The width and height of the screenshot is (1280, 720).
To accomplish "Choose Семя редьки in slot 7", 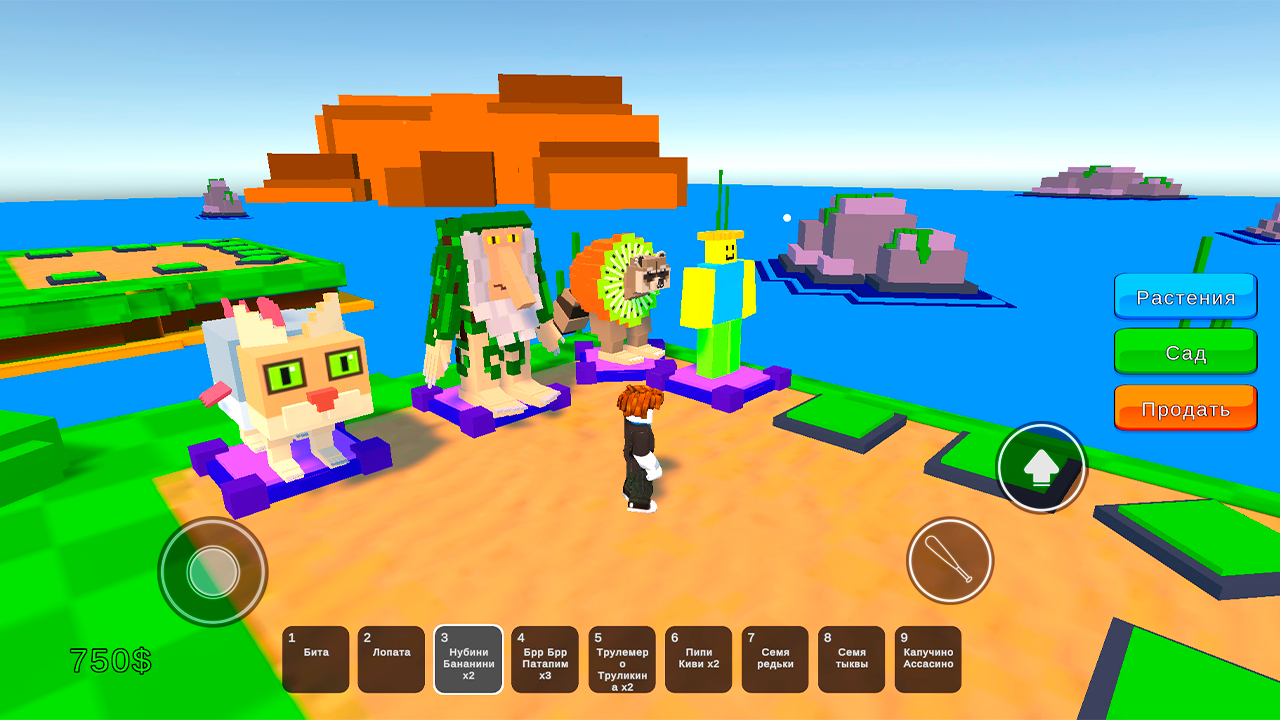I will [x=775, y=659].
